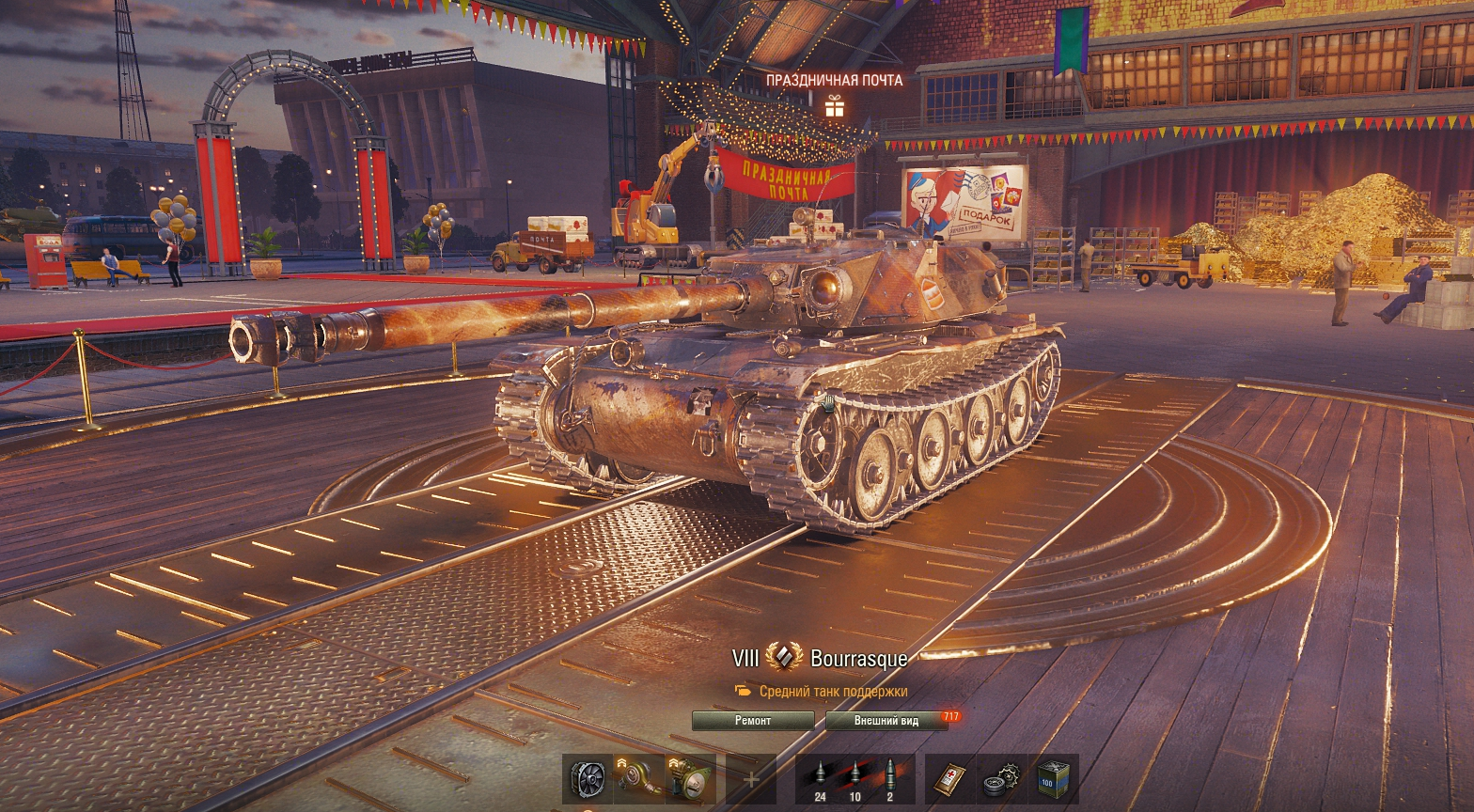Select the shell slot with 24 rounds
1474x812 pixels.
pyautogui.click(x=820, y=779)
